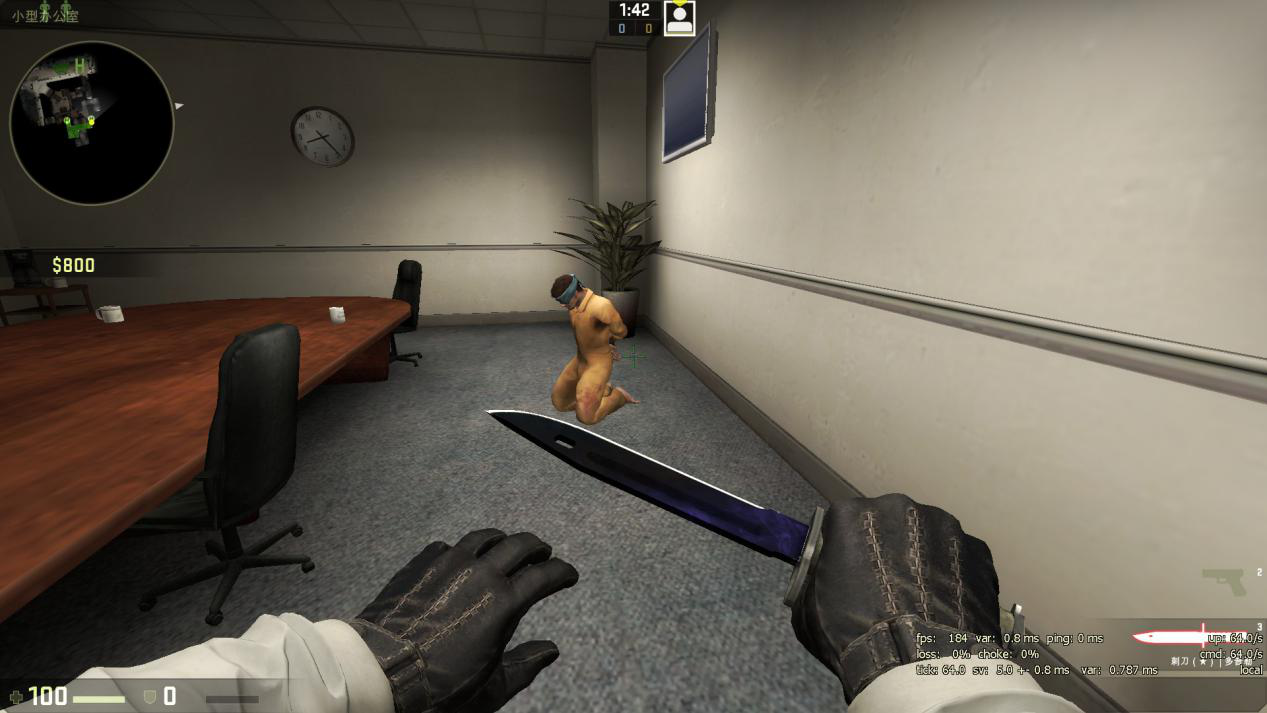
Task: Select the pistol weapon slot icon
Action: click(x=1223, y=580)
